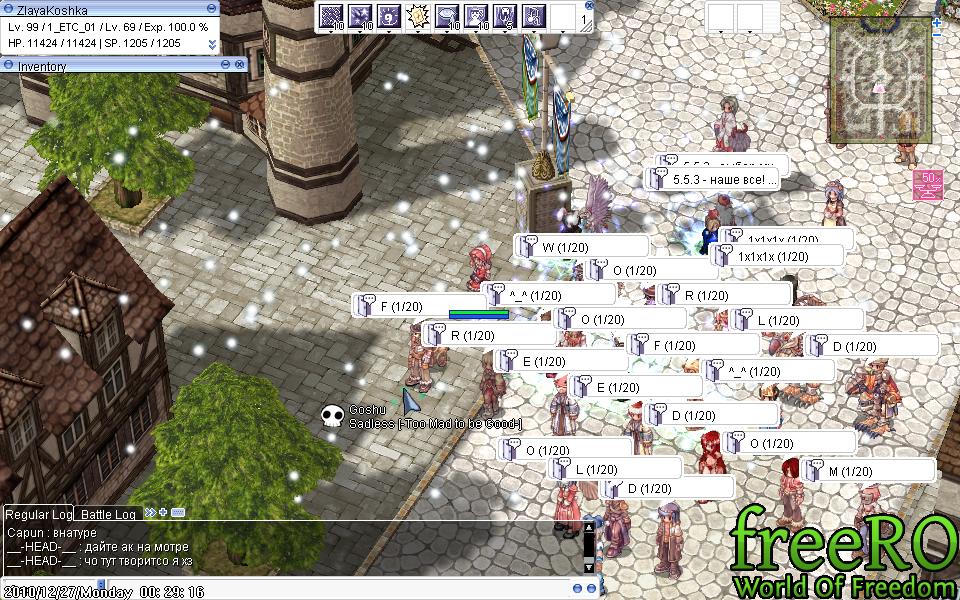This screenshot has height=600, width=960.
Task: Select the Regular Log chat tab
Action: 40,513
